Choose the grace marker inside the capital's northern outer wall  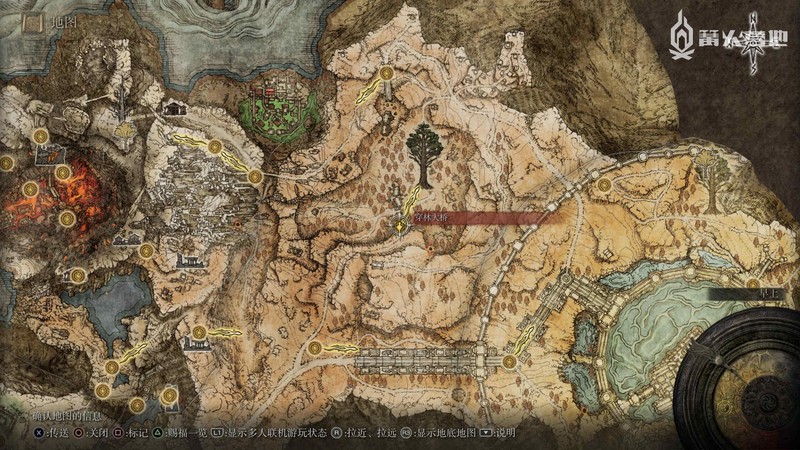[x=603, y=185]
